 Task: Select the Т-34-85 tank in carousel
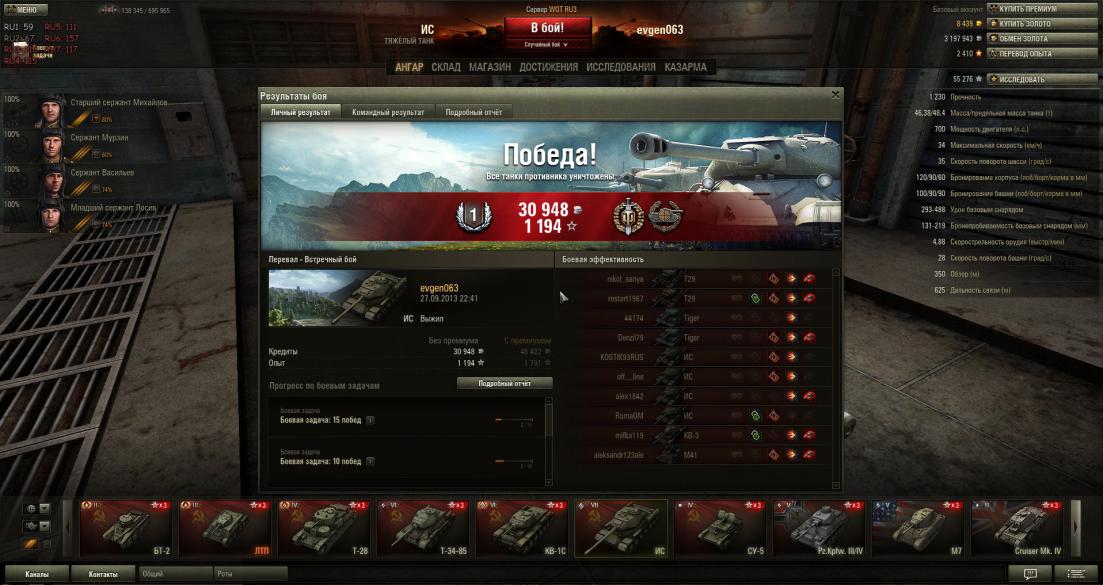423,527
